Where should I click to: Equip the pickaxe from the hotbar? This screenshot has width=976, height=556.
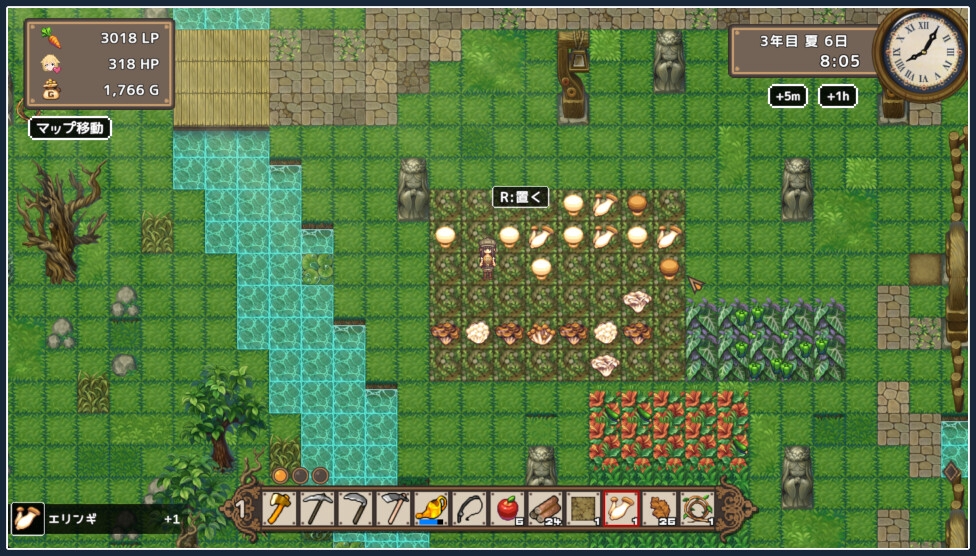tap(318, 509)
